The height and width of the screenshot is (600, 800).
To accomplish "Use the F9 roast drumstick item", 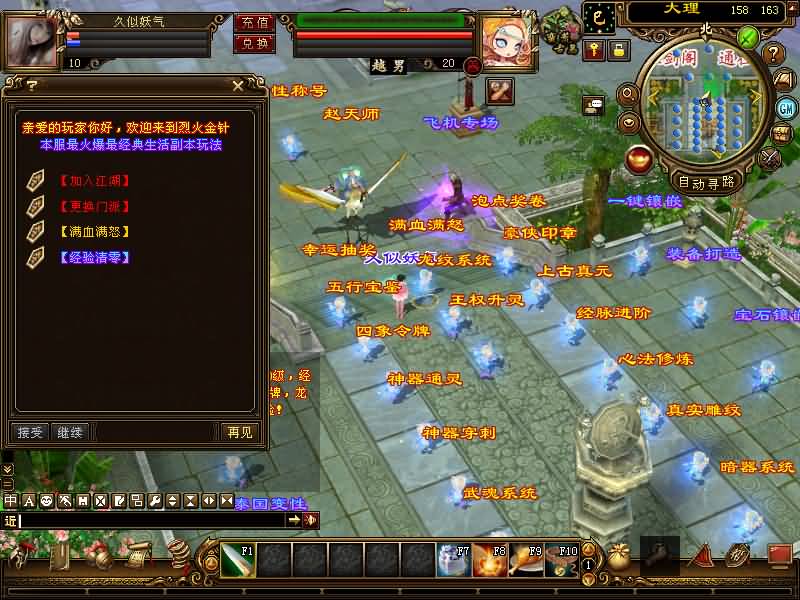I will click(x=525, y=561).
